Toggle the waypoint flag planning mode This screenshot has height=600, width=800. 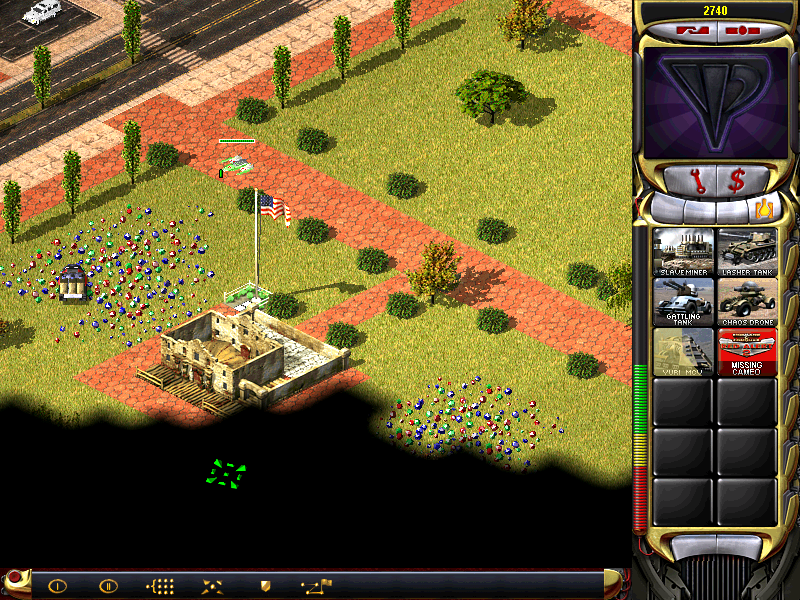(317, 585)
